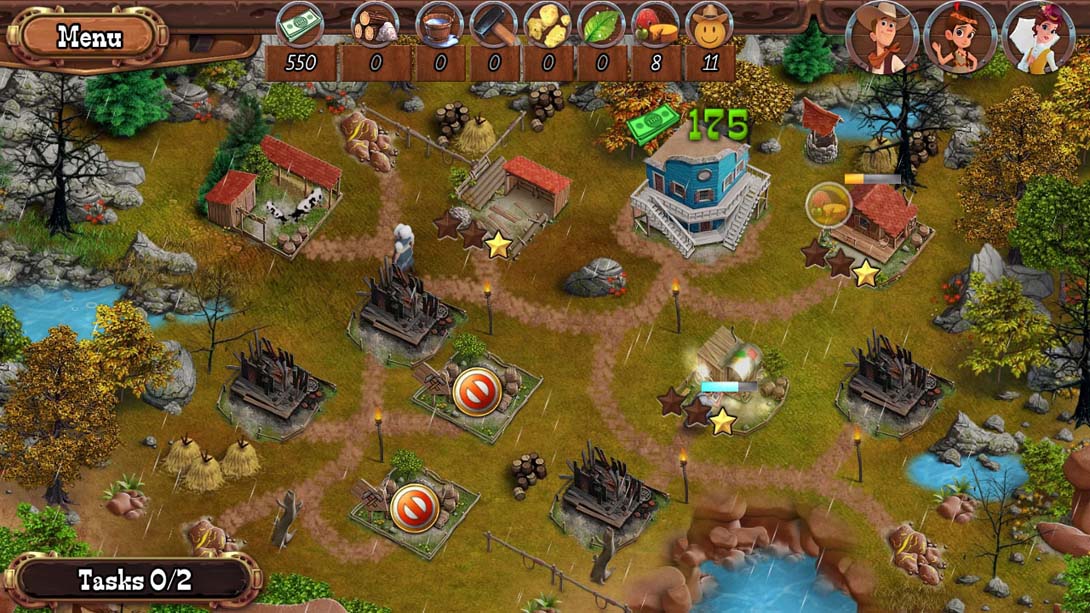Image resolution: width=1090 pixels, height=613 pixels.
Task: Choose the feather-headband girl portrait
Action: [958, 38]
